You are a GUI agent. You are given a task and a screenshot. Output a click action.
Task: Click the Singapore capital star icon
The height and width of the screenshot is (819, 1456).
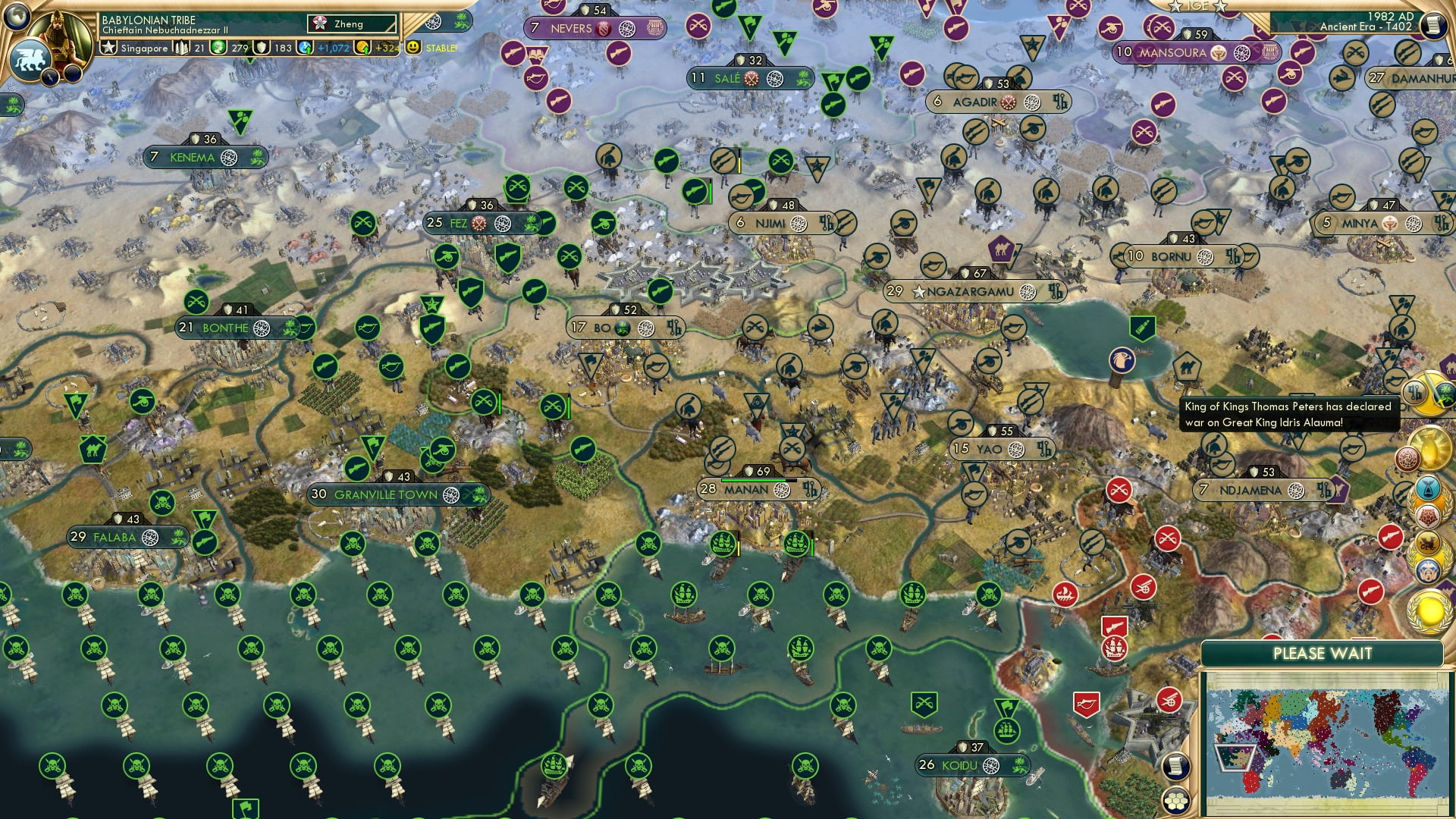point(108,47)
